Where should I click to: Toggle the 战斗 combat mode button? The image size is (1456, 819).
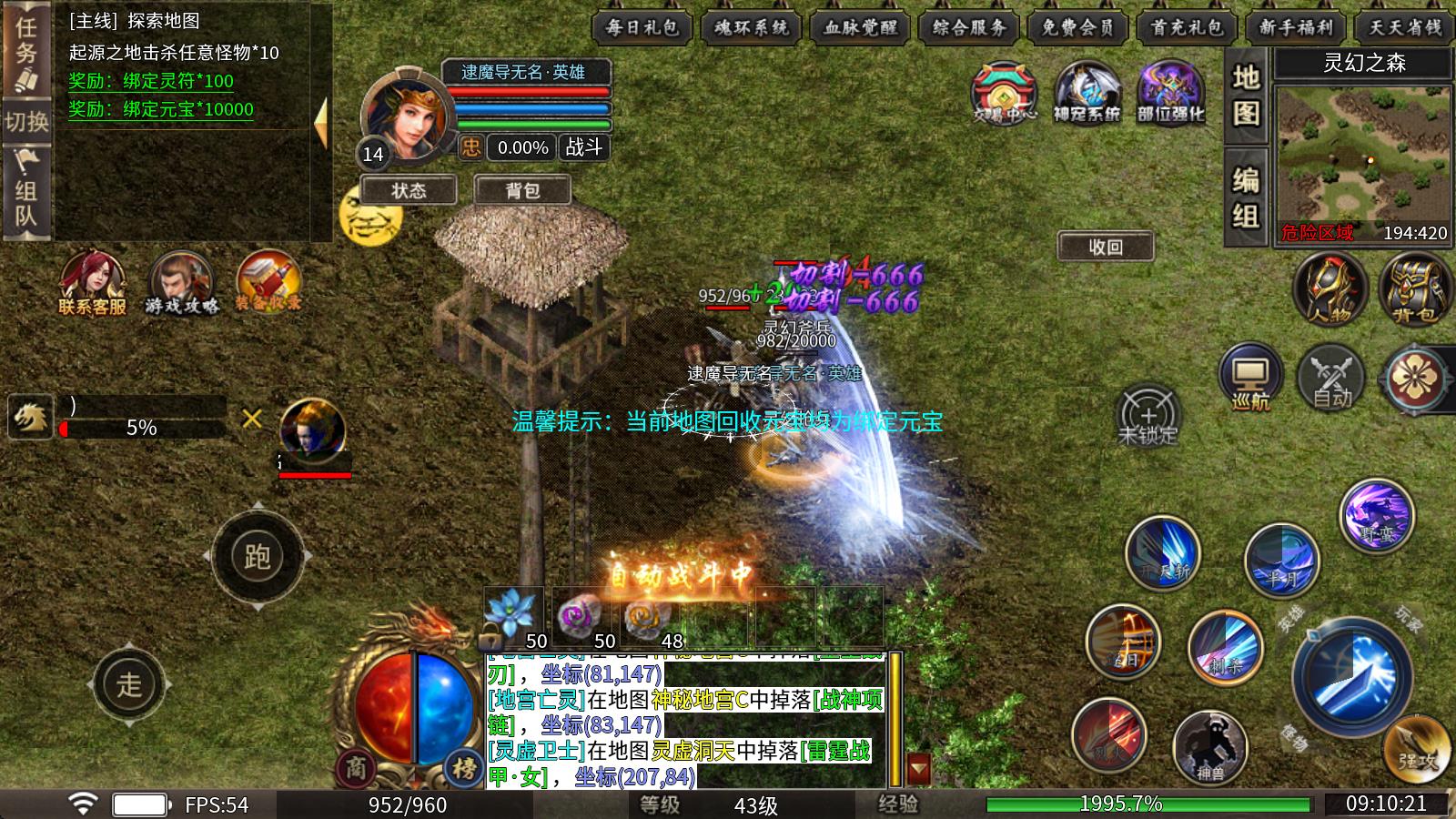[583, 147]
